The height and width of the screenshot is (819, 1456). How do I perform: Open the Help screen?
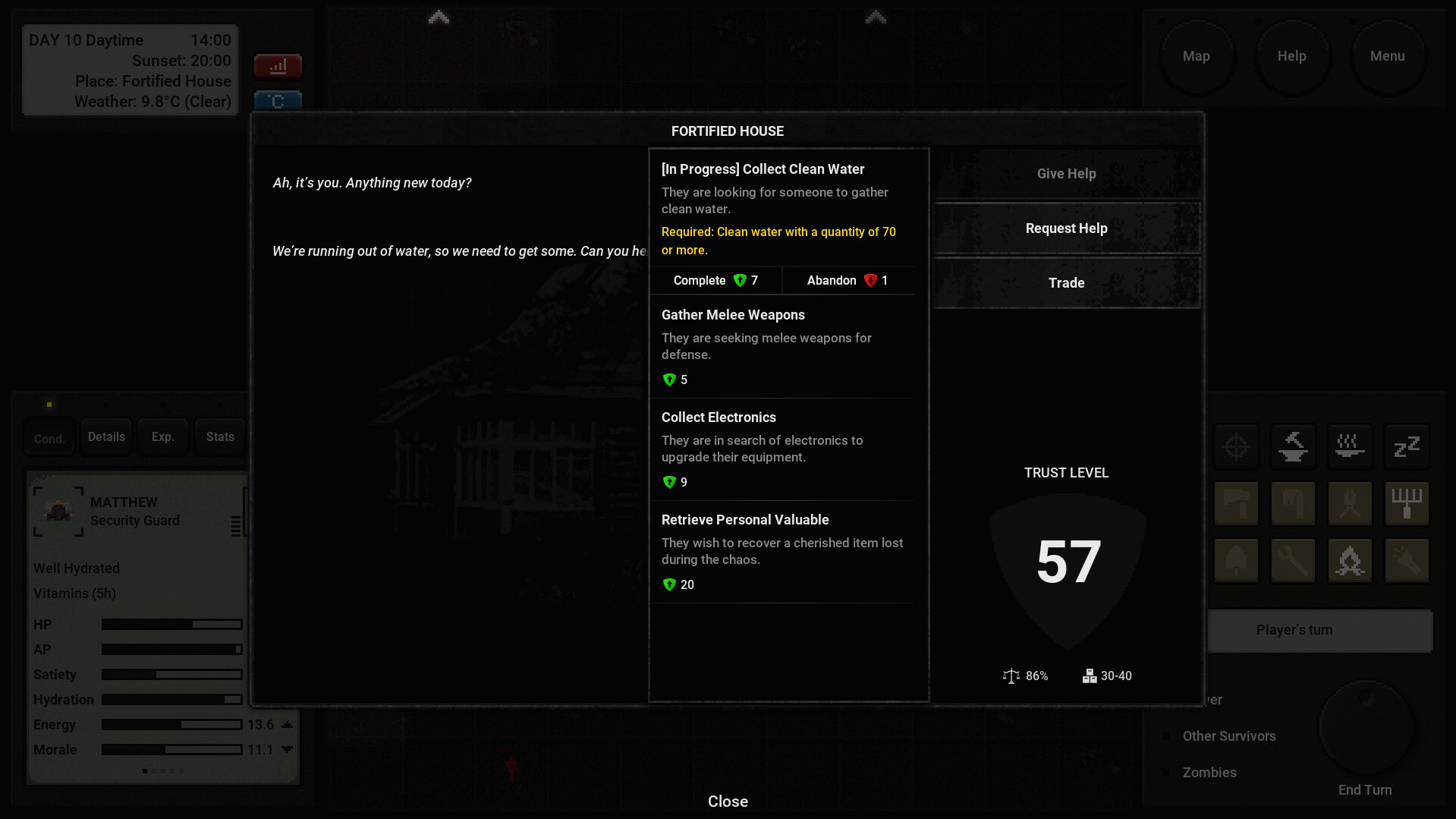pos(1291,56)
